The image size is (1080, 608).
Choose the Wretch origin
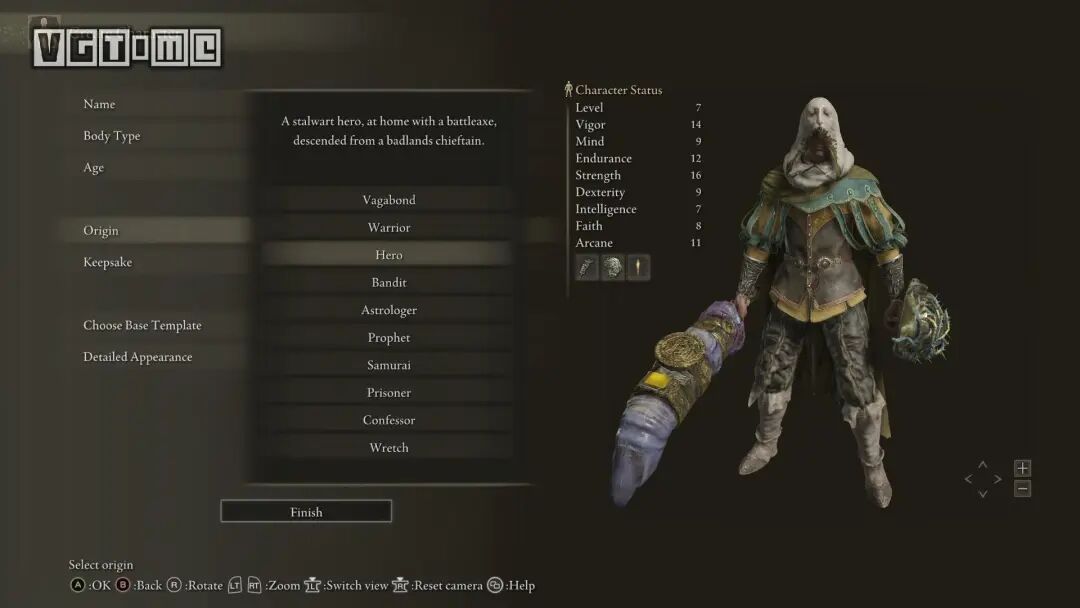click(x=388, y=448)
